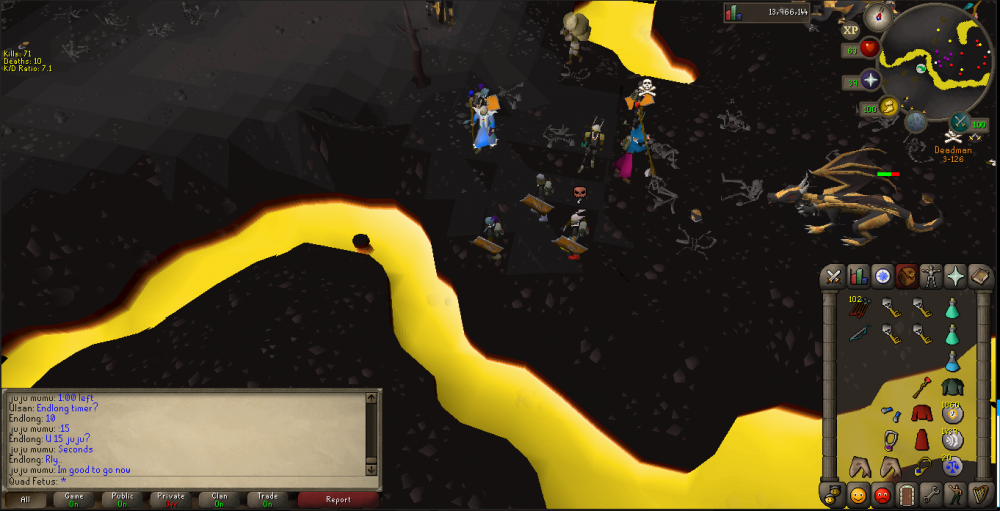The image size is (1000, 511).
Task: Open the wrench Settings tab
Action: [x=931, y=494]
